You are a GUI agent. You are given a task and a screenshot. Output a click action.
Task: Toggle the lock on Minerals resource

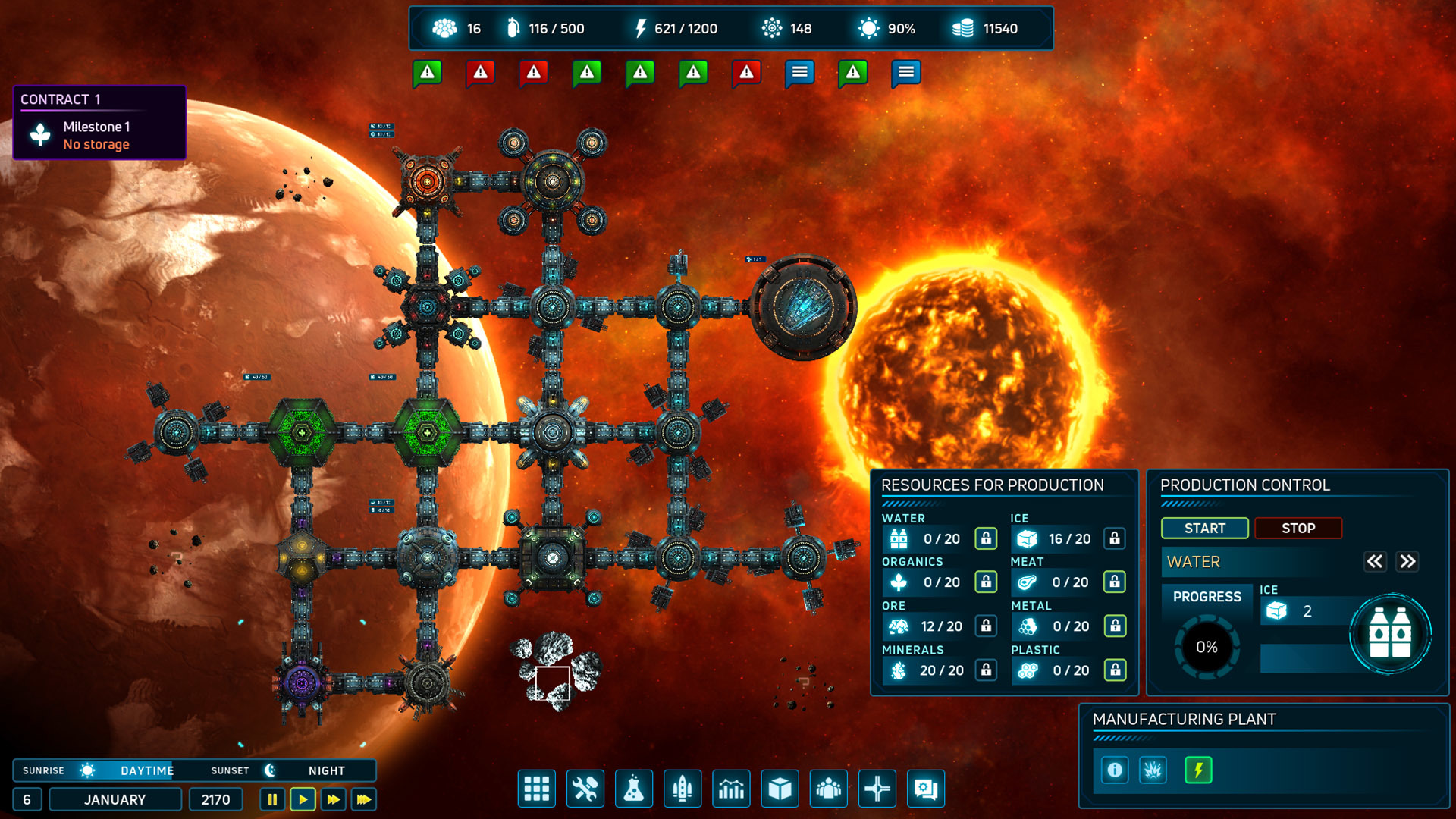[x=986, y=670]
